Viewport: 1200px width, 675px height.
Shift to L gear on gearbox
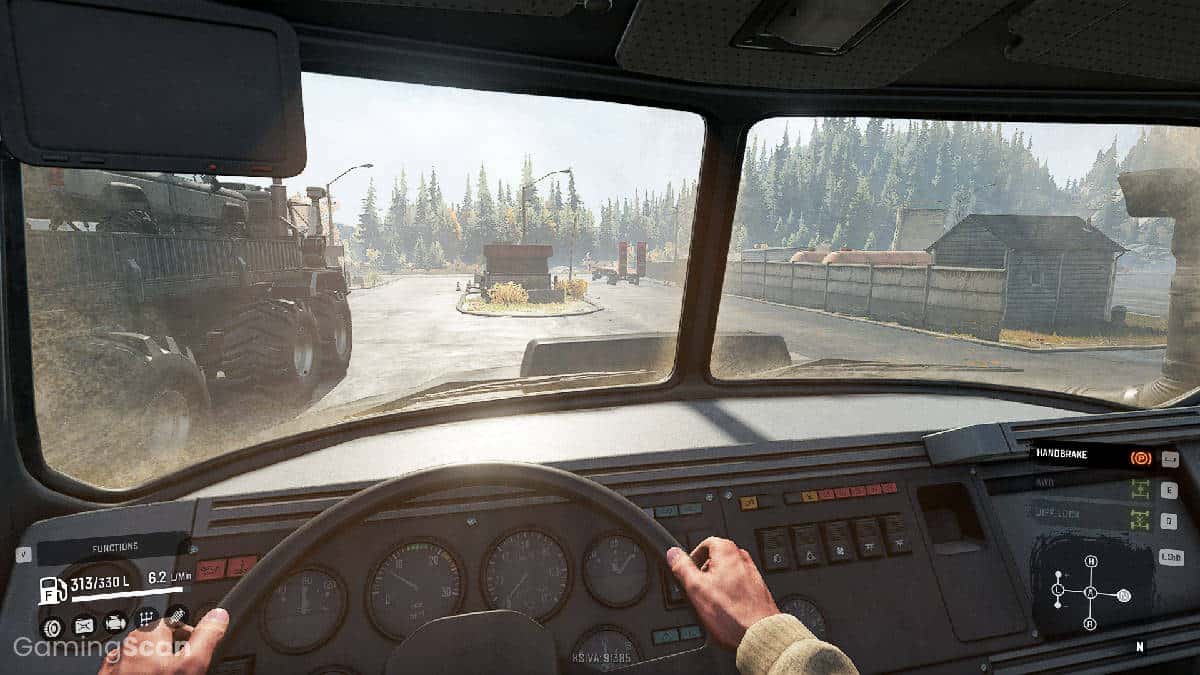coord(1057,591)
